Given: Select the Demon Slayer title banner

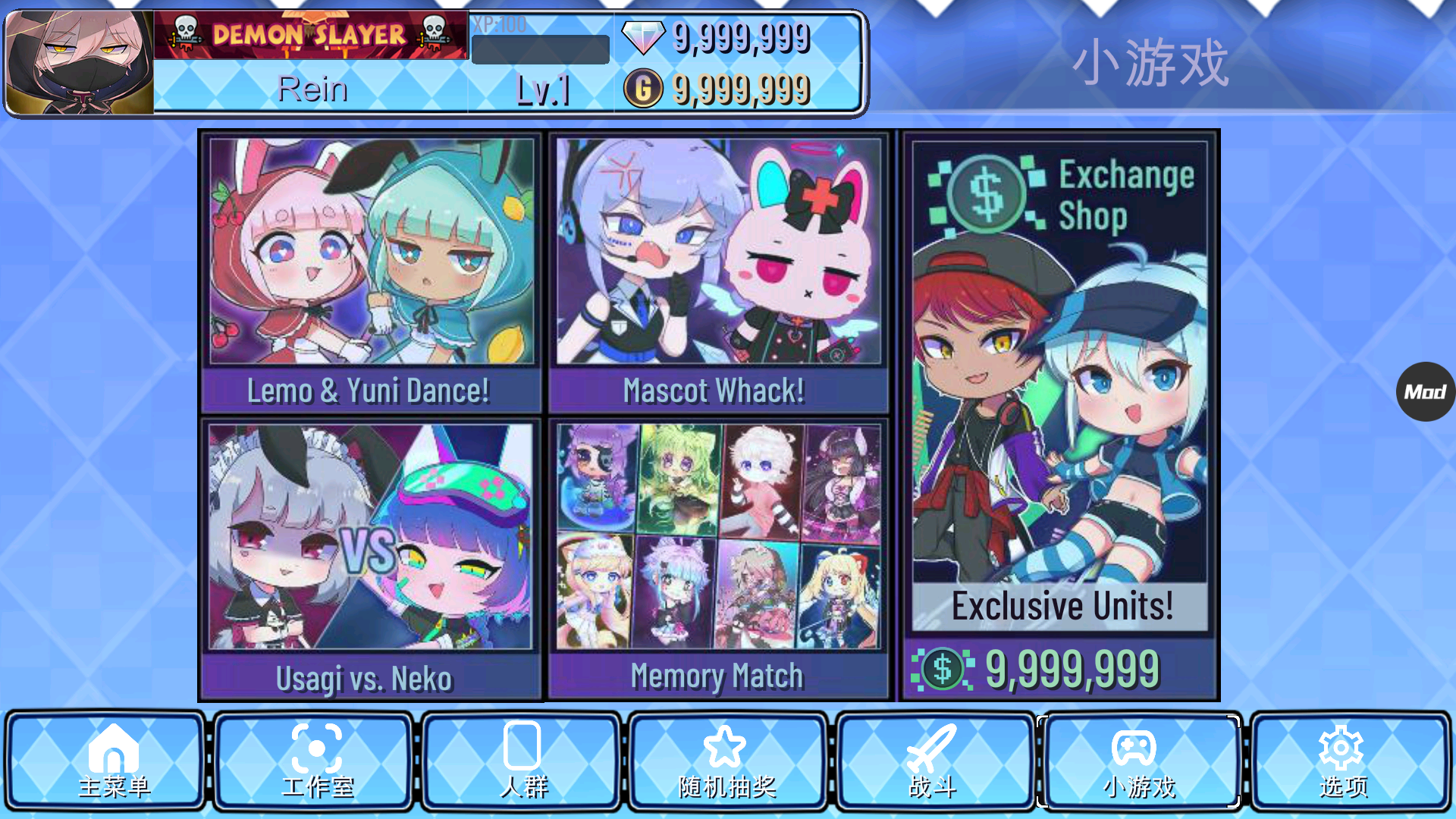Looking at the screenshot, I should (310, 35).
